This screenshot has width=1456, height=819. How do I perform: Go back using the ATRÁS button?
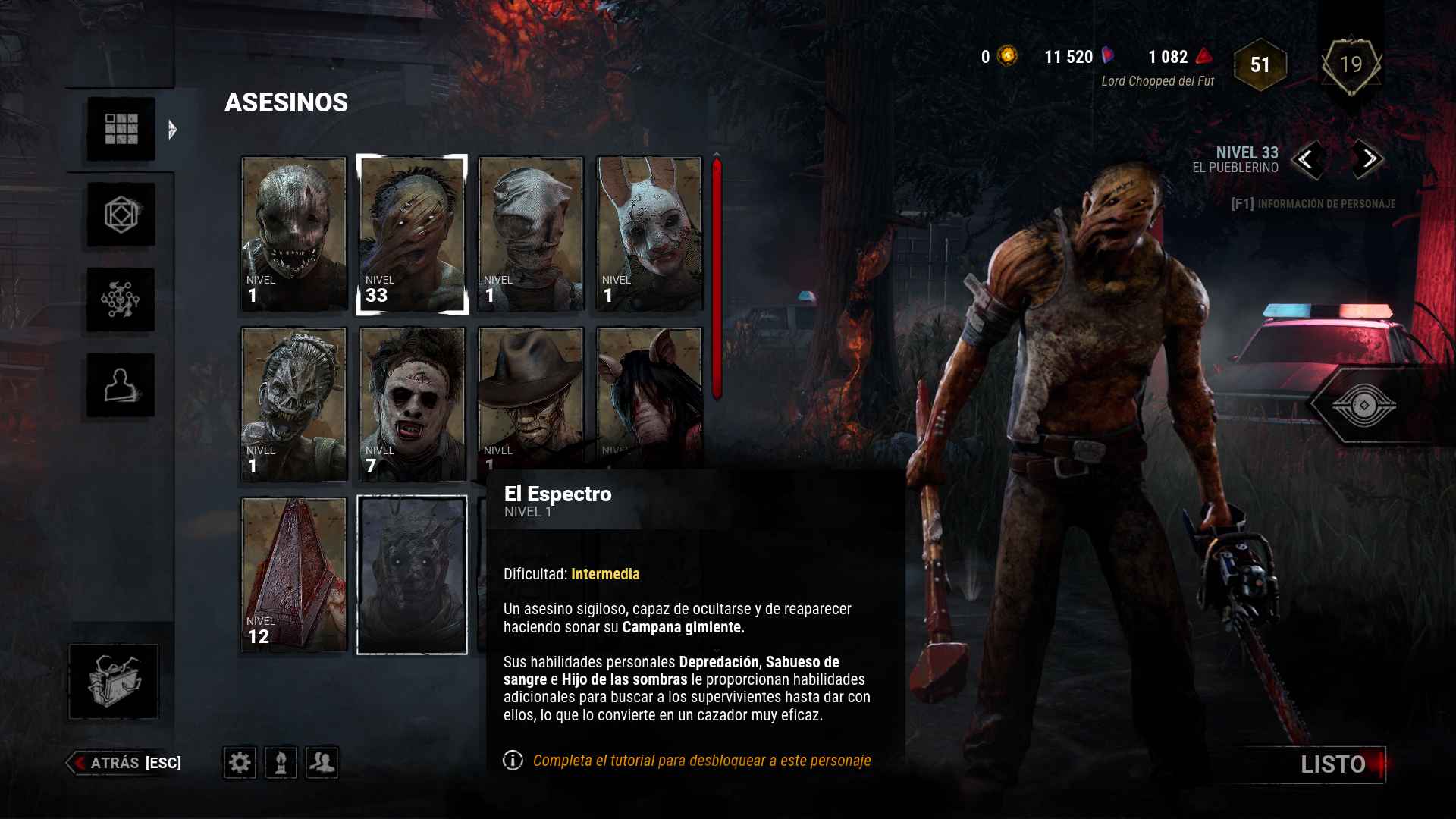coord(114,764)
